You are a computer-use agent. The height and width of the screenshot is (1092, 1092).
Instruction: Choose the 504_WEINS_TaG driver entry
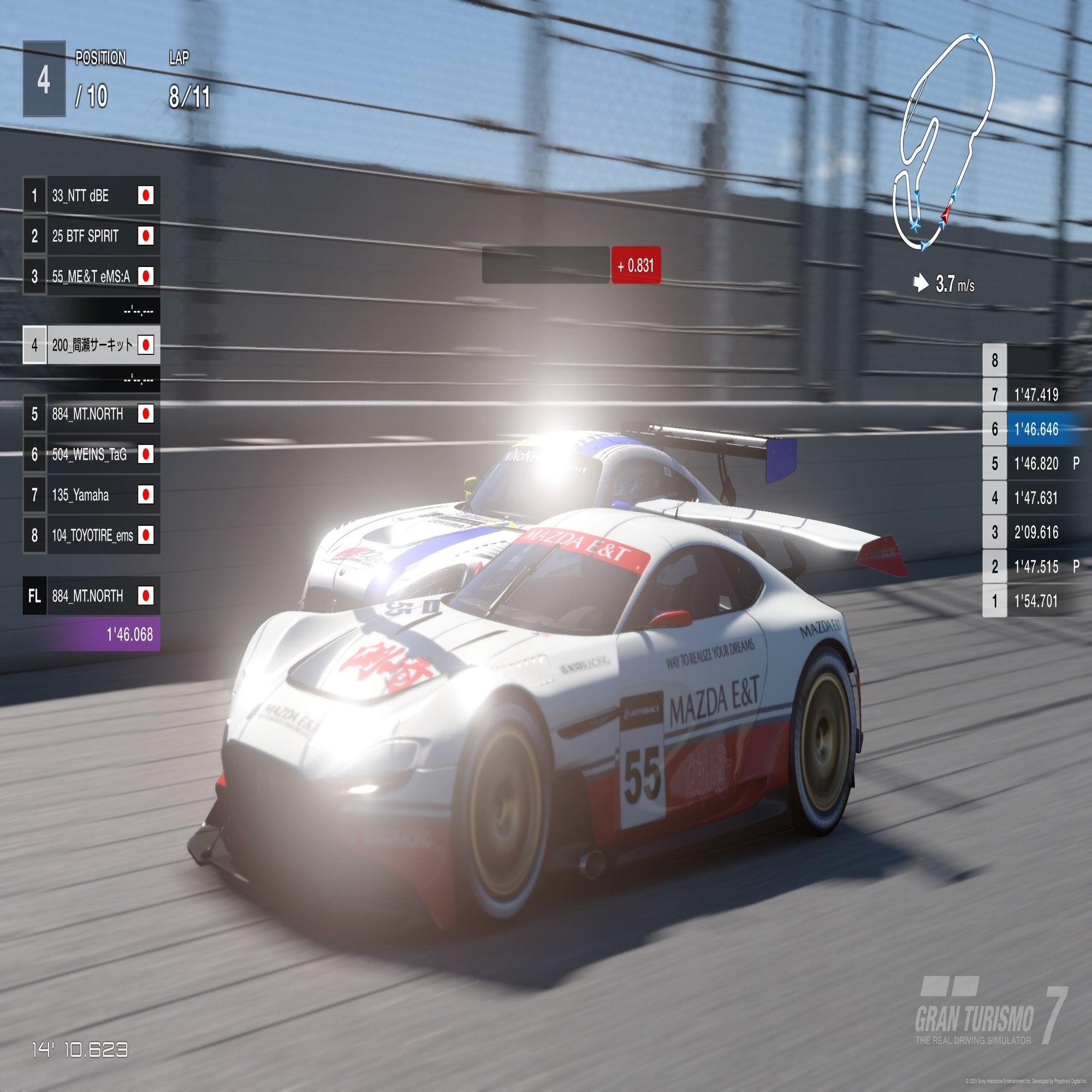[92, 454]
